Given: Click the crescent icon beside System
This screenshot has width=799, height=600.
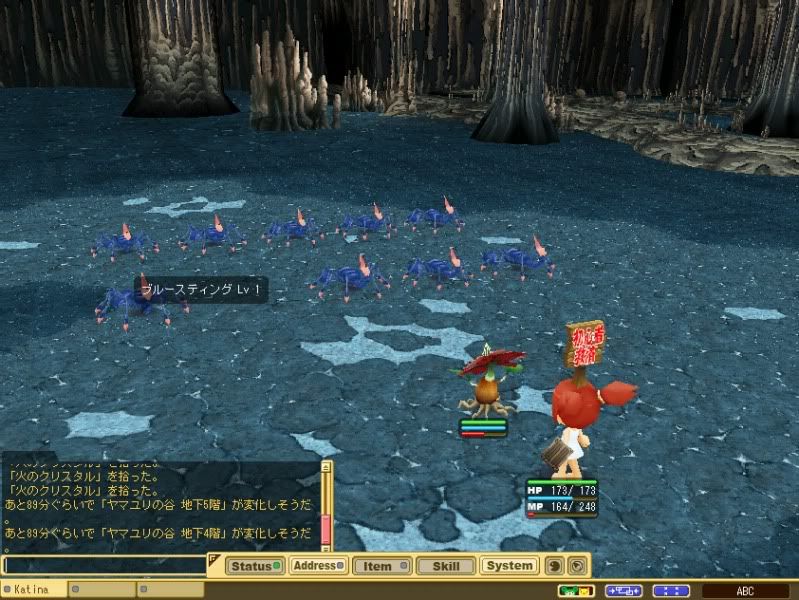Looking at the screenshot, I should point(555,566).
